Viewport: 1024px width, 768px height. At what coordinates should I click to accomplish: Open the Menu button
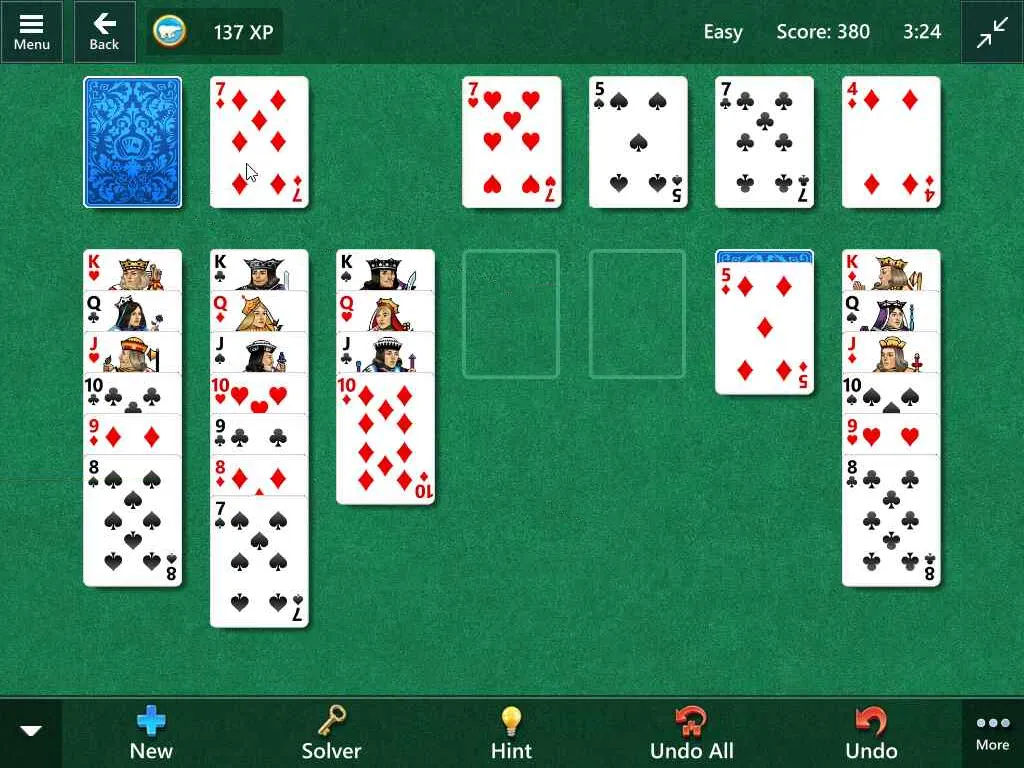[31, 31]
